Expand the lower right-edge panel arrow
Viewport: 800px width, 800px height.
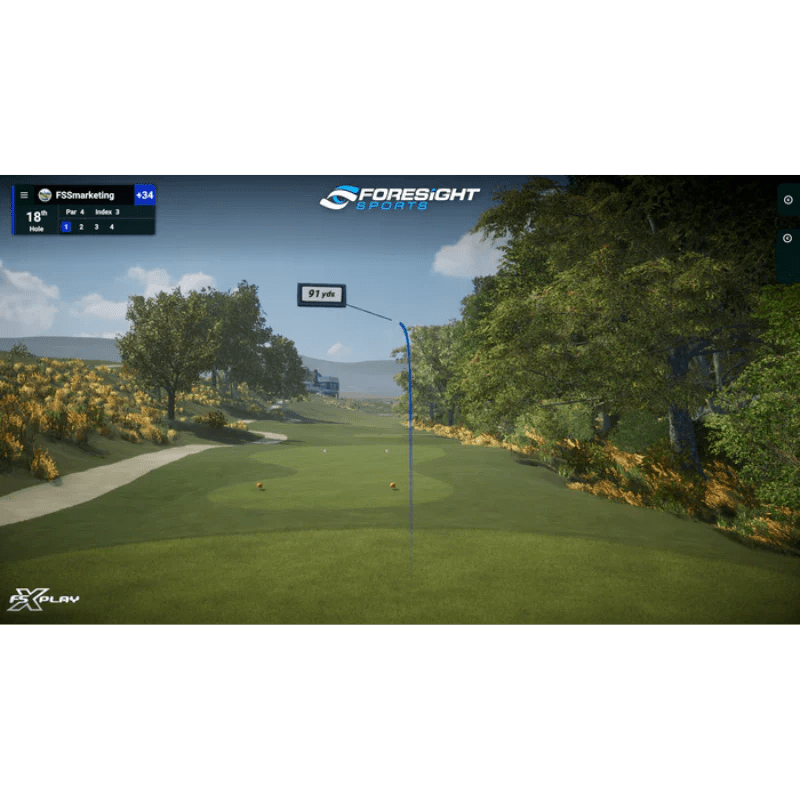click(788, 238)
